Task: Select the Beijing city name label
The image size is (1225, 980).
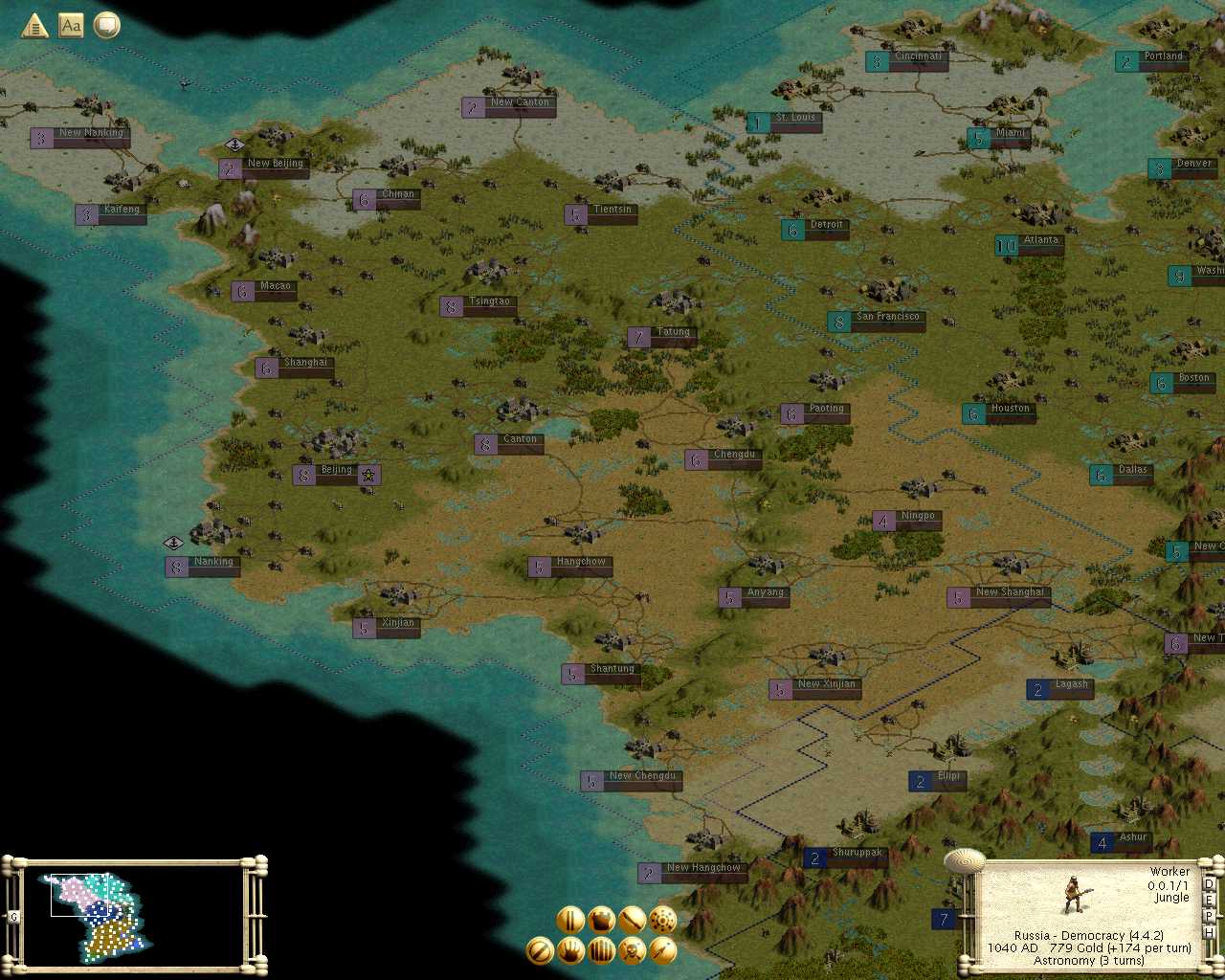Action: pos(336,471)
